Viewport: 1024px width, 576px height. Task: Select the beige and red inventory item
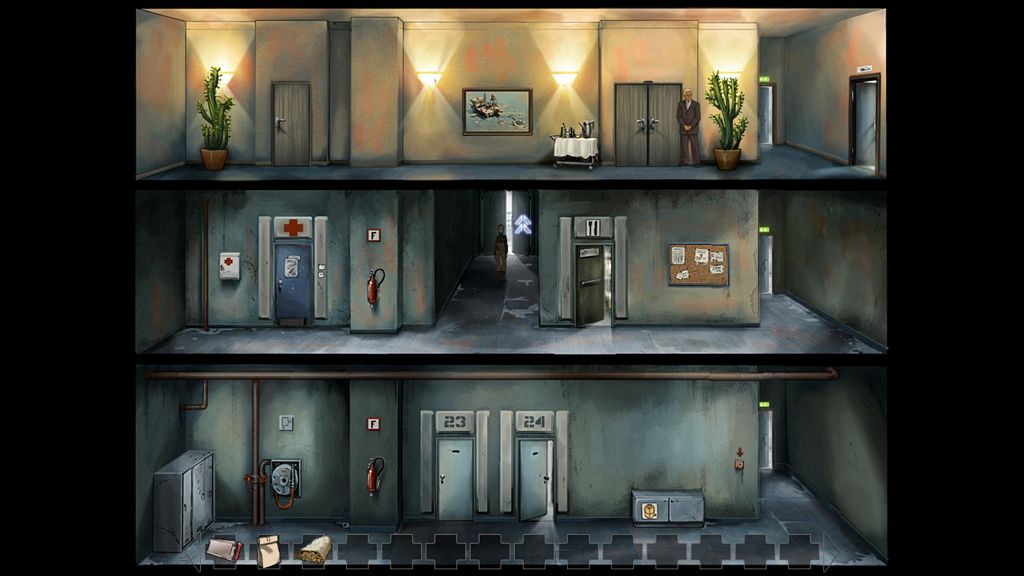tap(224, 548)
